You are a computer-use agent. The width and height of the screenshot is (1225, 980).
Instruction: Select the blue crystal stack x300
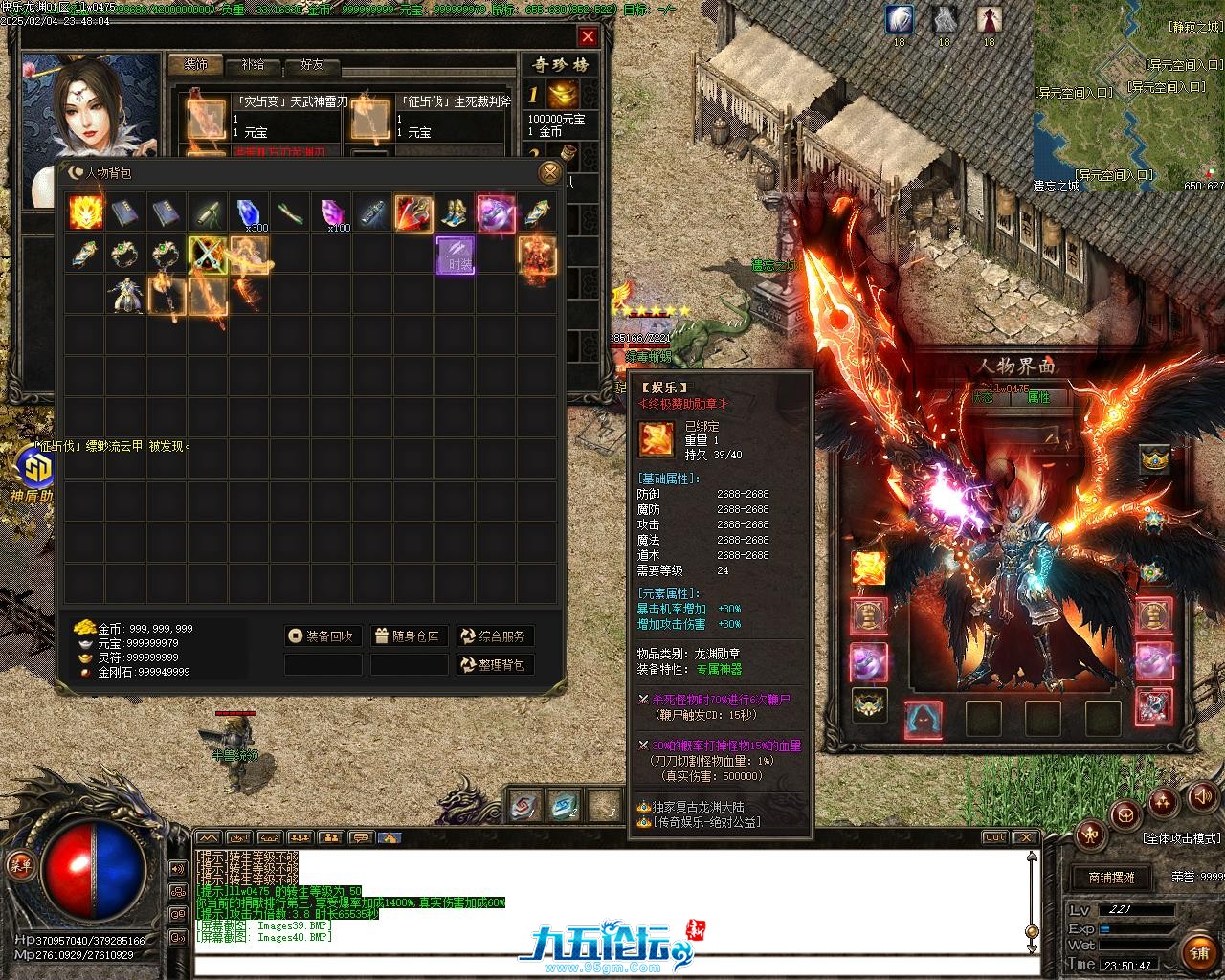tap(250, 212)
